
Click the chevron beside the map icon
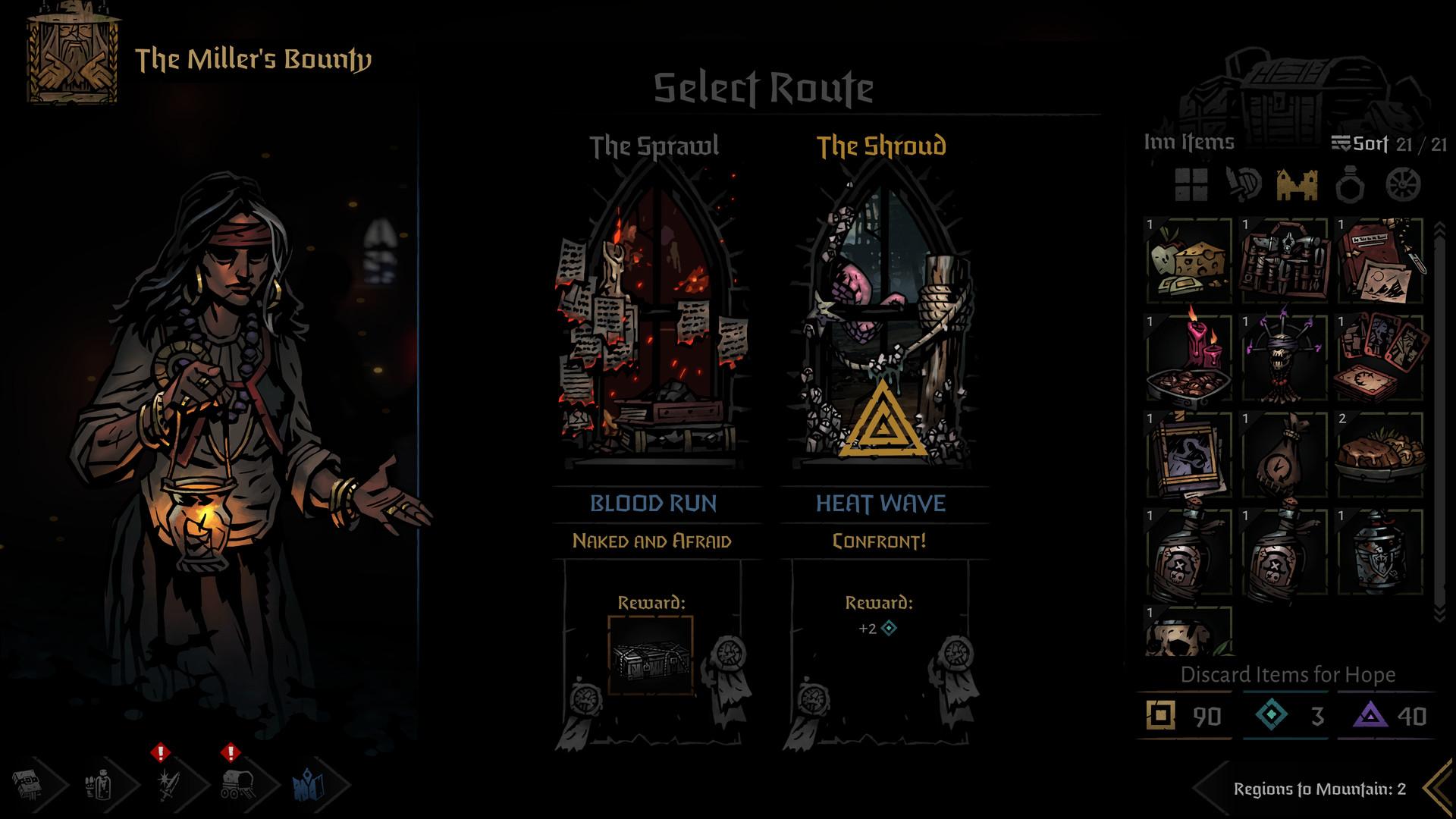coord(340,785)
